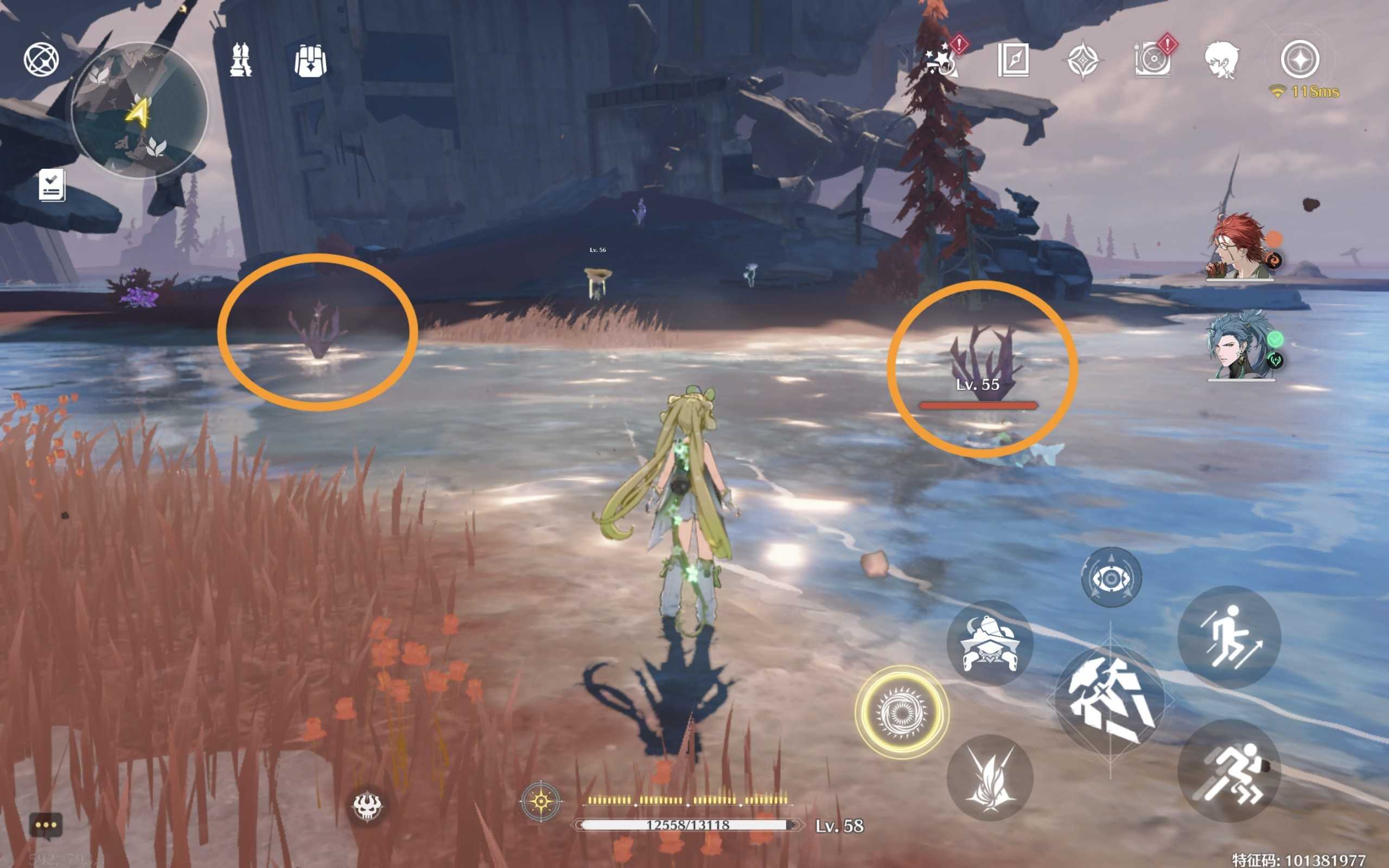1389x868 pixels.
Task: Open the quest checklist tracker
Action: tap(52, 186)
